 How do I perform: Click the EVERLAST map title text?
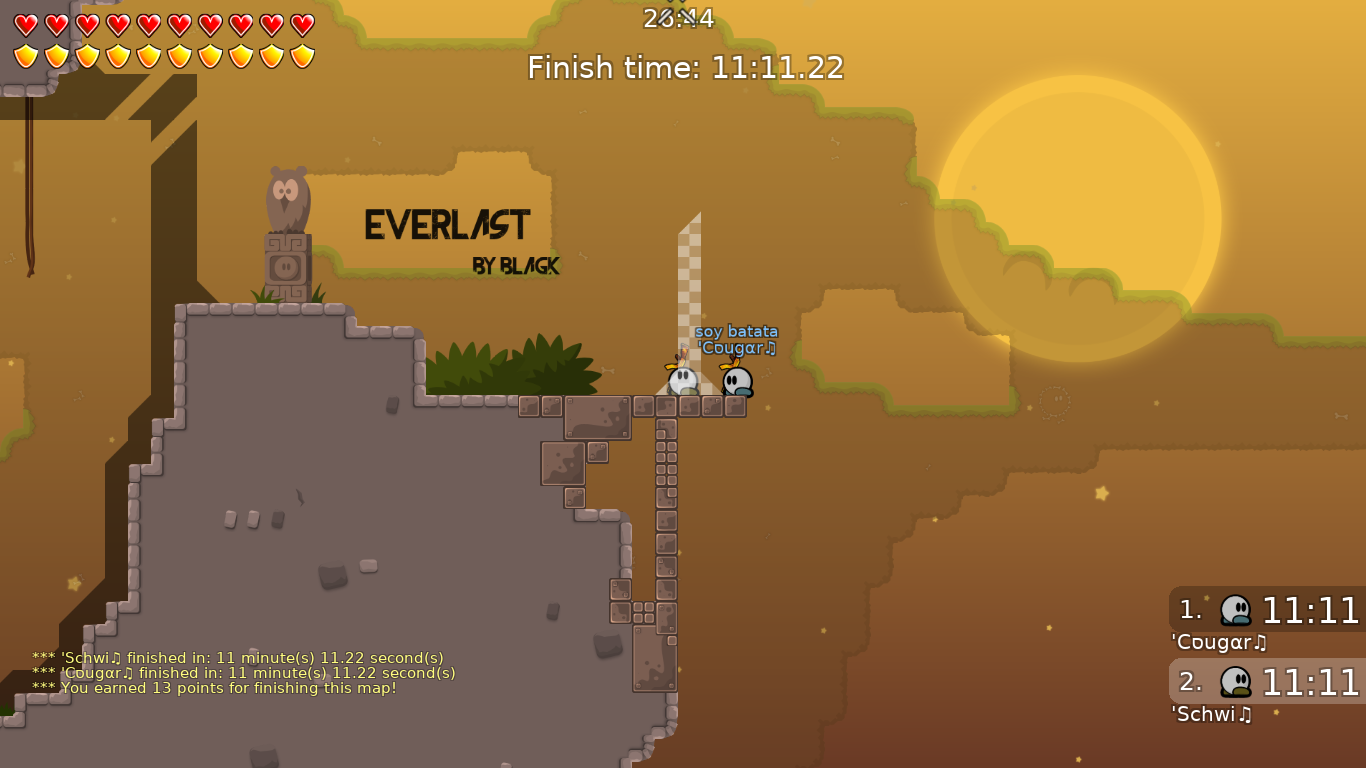(x=447, y=226)
